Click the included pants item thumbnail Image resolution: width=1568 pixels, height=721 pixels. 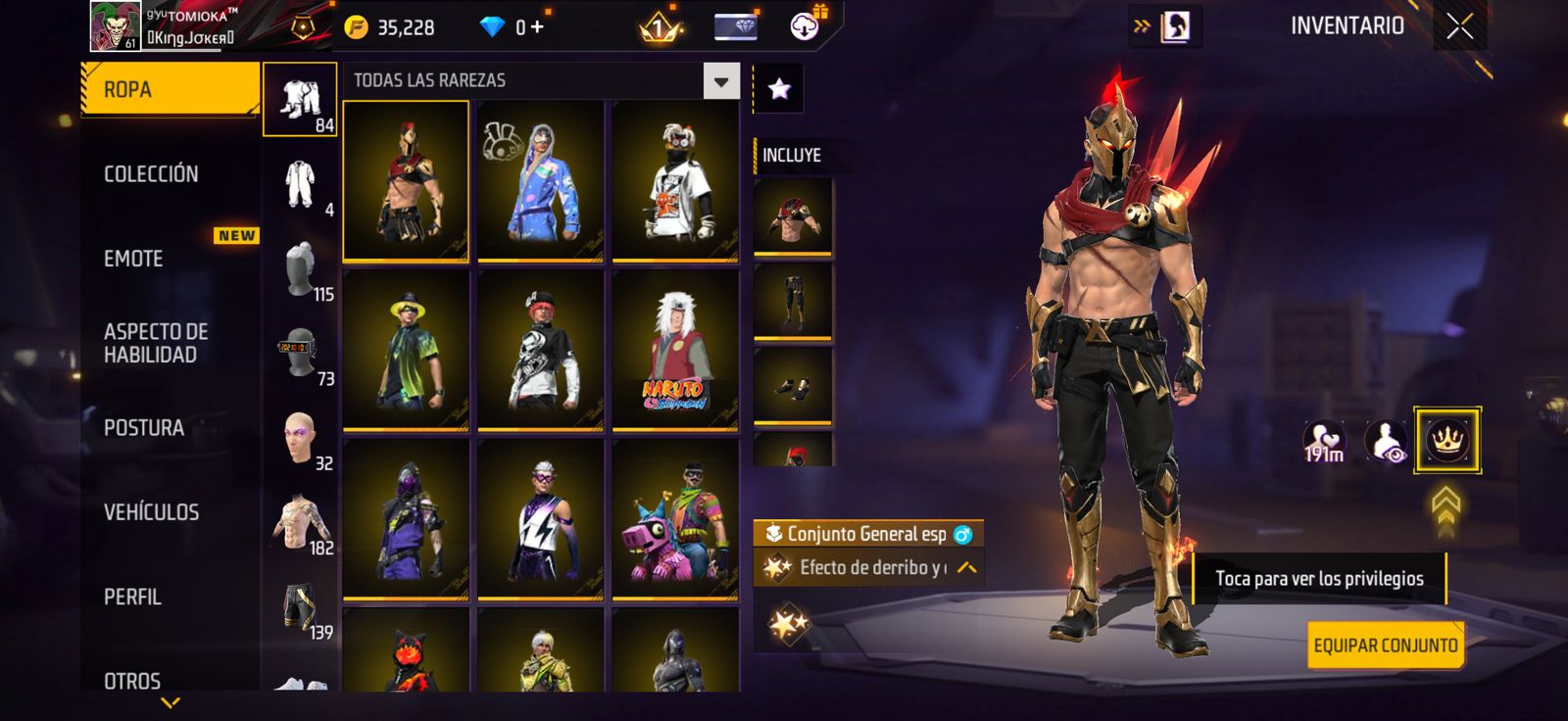tap(793, 301)
